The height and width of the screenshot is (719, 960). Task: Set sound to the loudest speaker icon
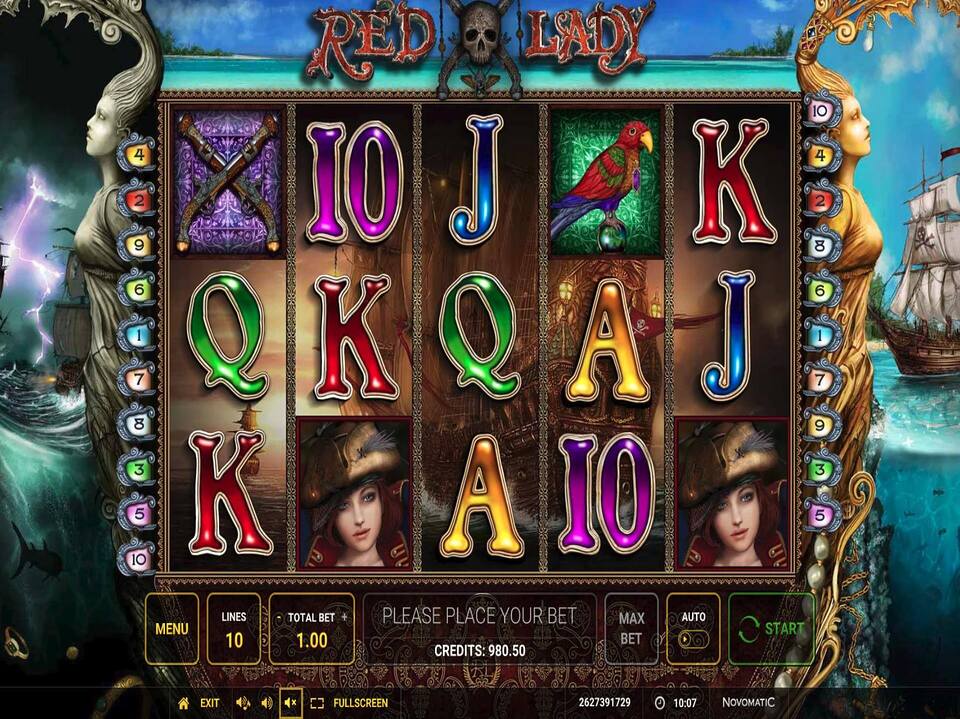(x=241, y=703)
